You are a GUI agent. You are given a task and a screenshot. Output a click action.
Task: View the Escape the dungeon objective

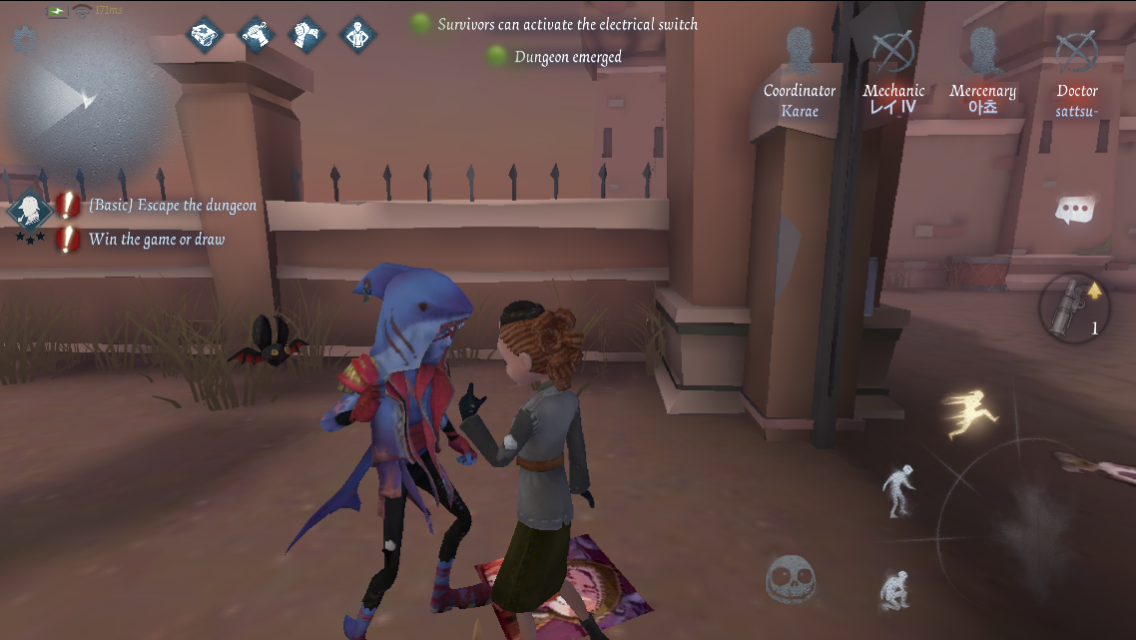[172, 206]
